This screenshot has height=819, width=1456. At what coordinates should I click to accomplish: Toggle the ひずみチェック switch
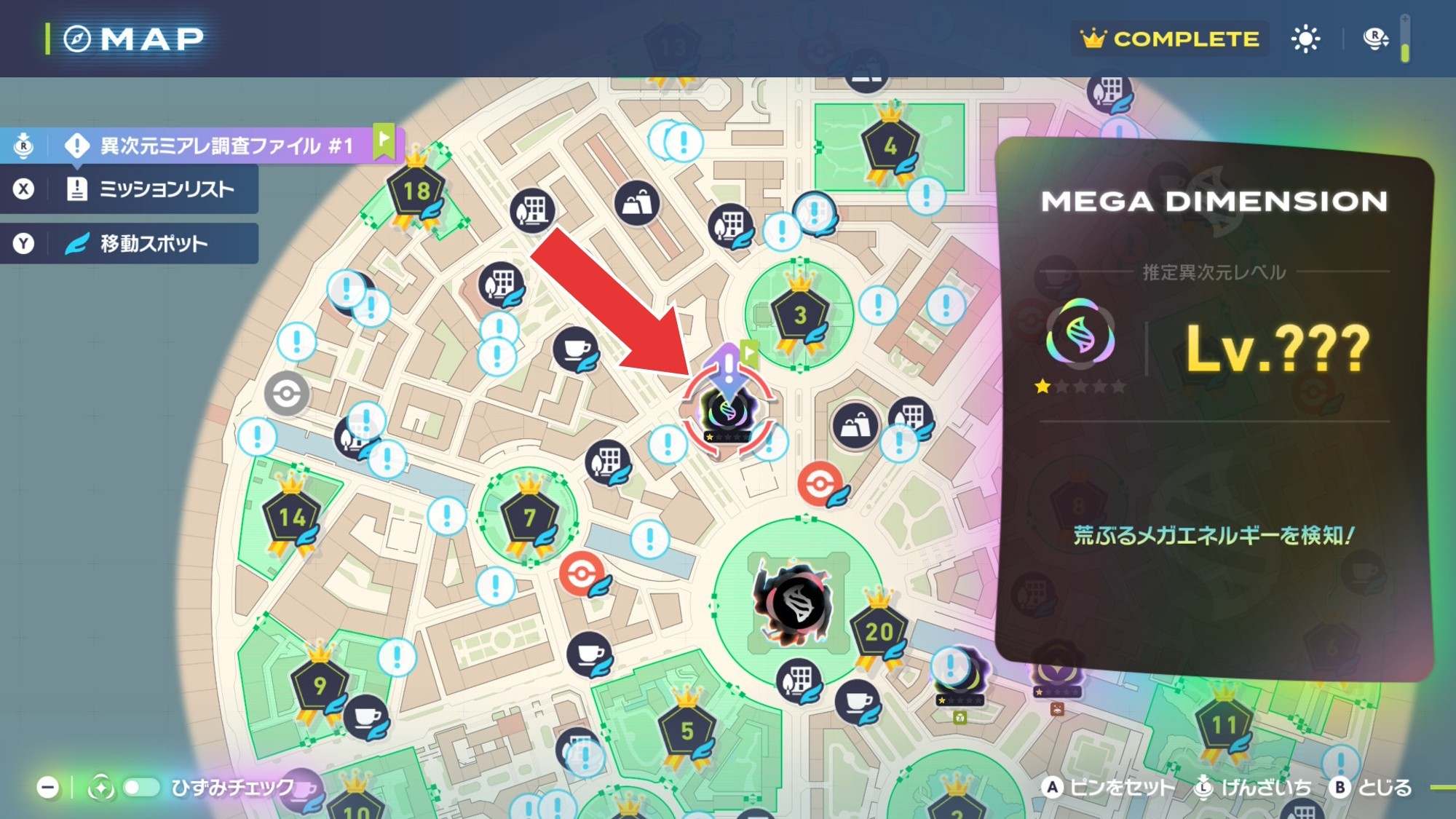pyautogui.click(x=141, y=788)
